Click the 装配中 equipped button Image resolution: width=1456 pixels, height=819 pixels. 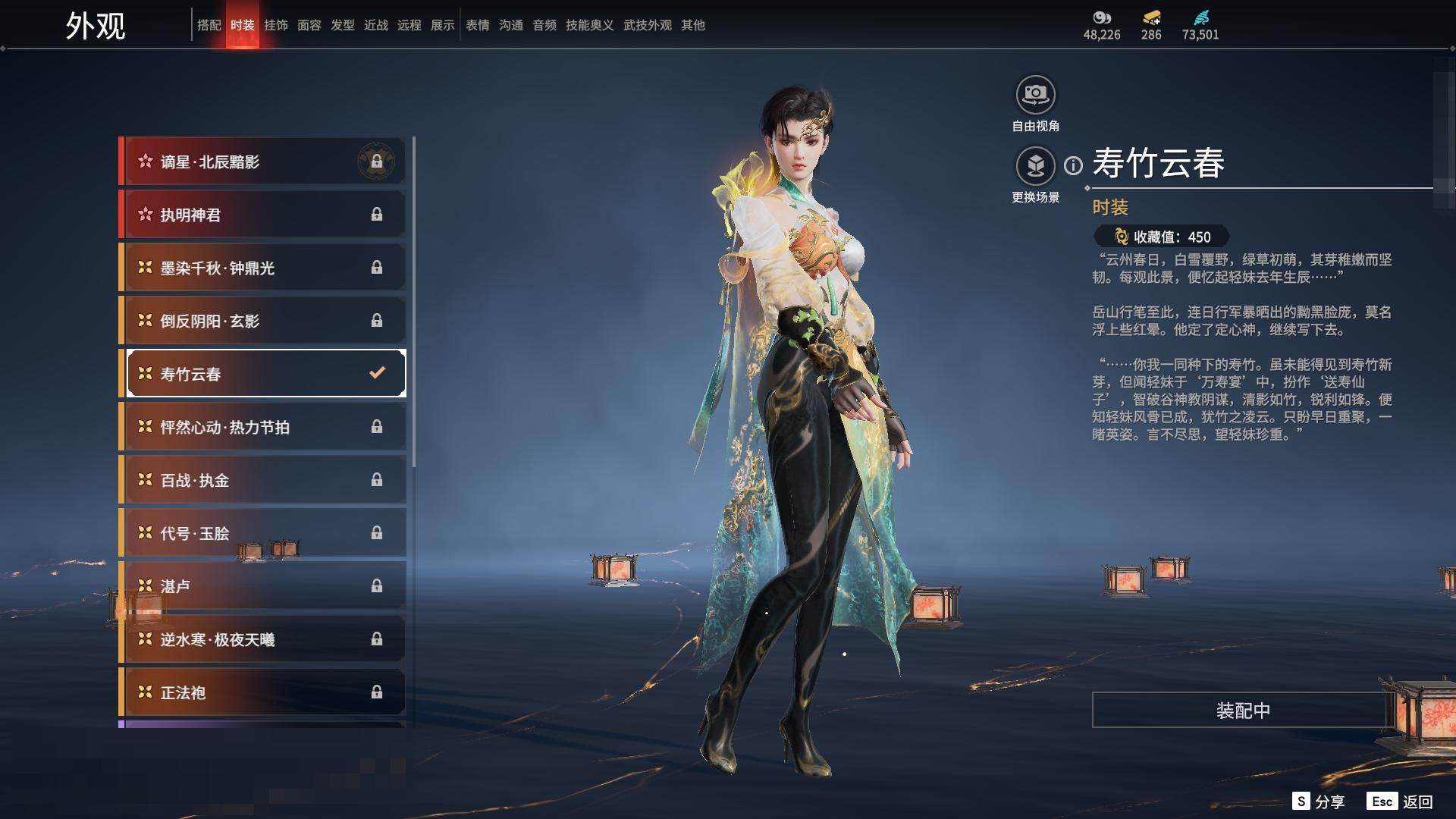point(1242,711)
